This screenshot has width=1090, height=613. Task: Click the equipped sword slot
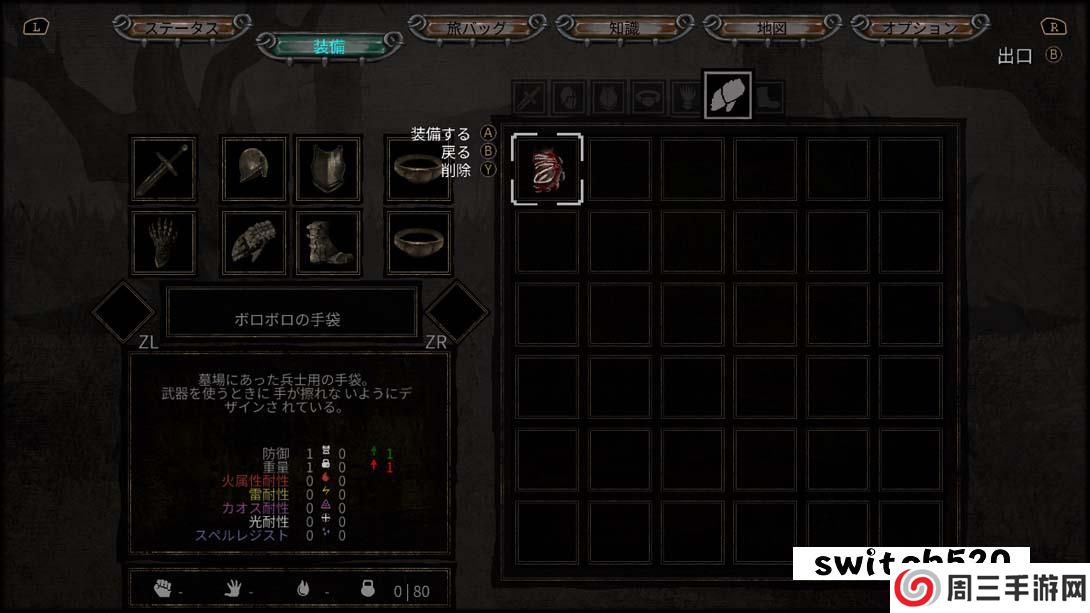164,169
